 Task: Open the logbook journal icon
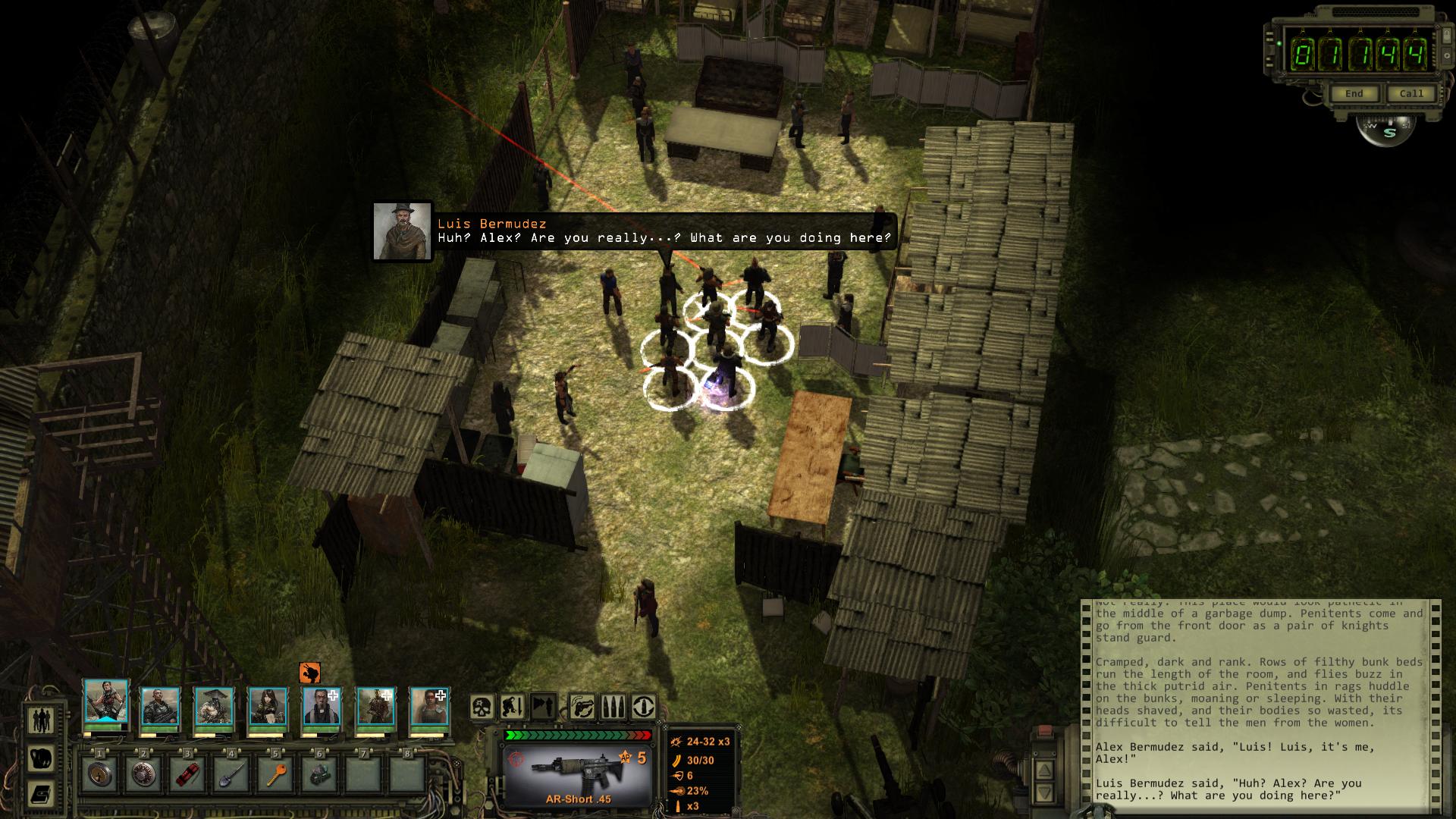(x=41, y=794)
